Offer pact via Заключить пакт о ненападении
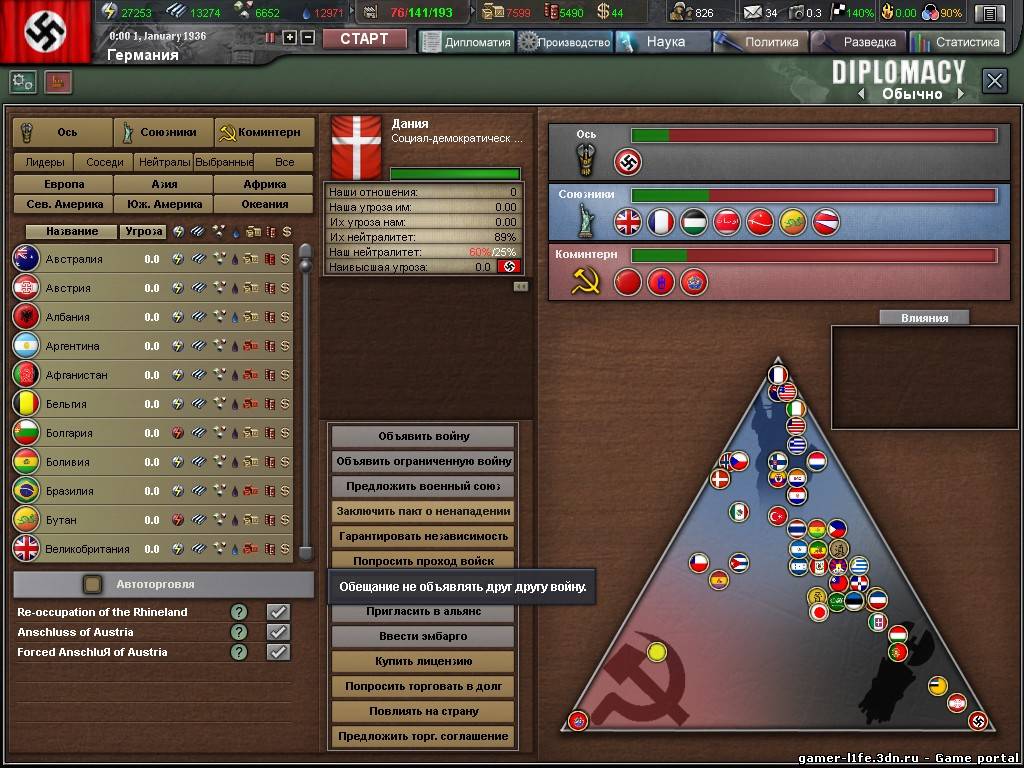1024x768 pixels. [424, 511]
